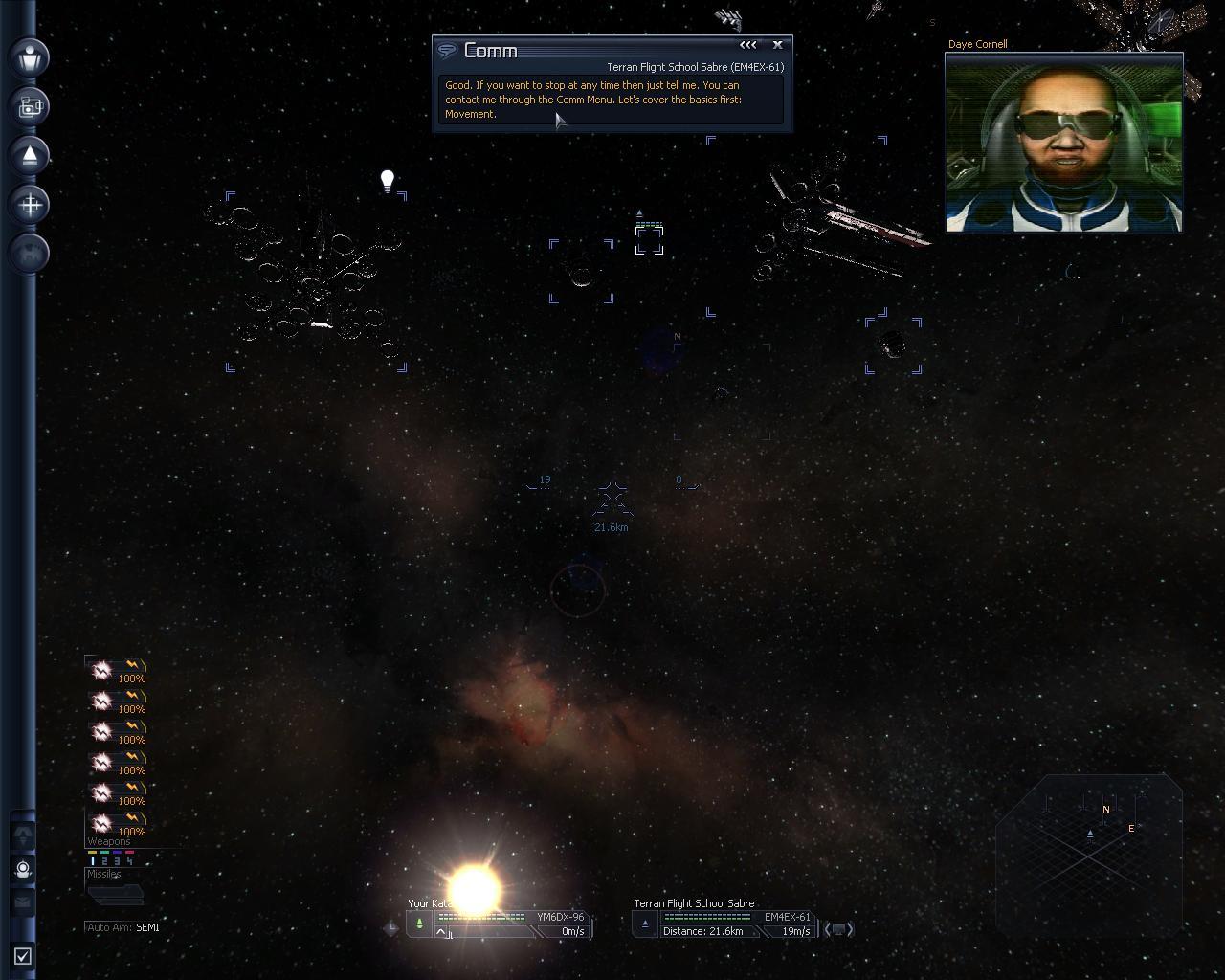Screen dimensions: 1225x980
Task: Open the overlapping-windows property icon on sidebar
Action: (31, 106)
